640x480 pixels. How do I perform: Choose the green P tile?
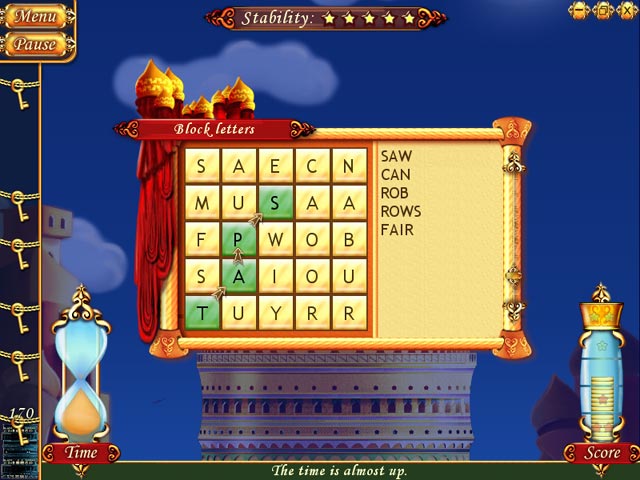click(239, 240)
